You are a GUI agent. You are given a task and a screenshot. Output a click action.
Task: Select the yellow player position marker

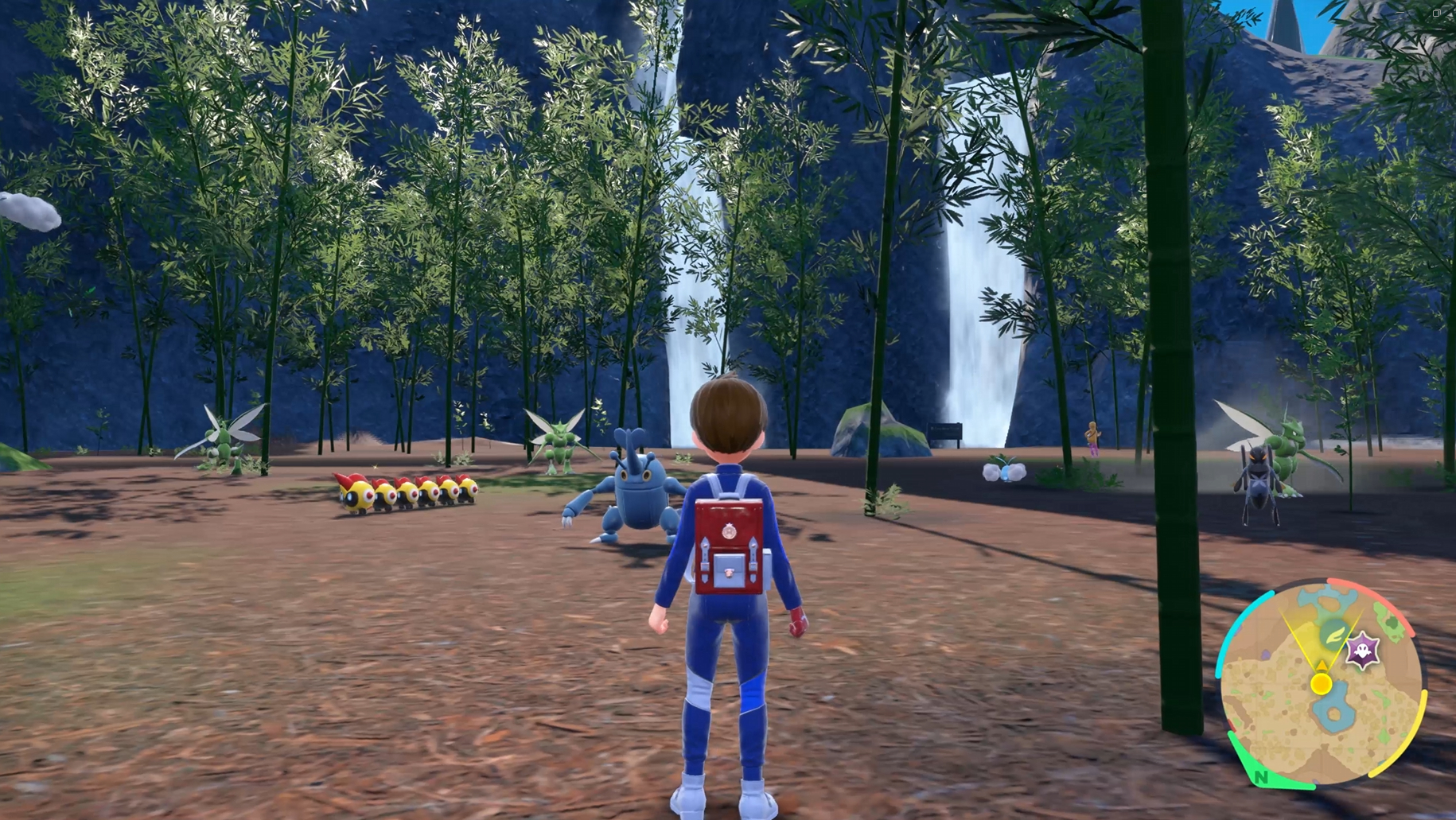(x=1321, y=683)
